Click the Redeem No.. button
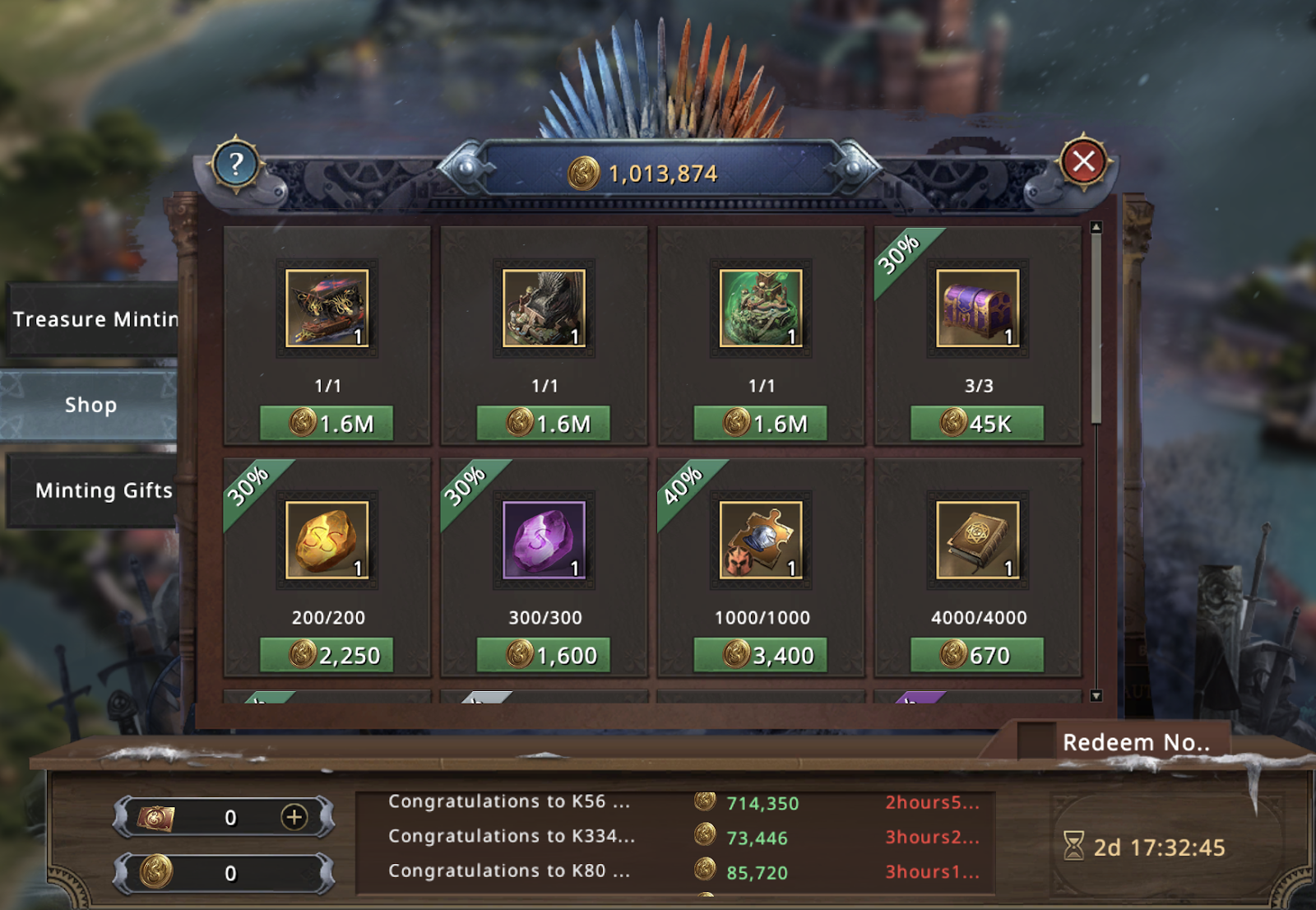Viewport: 1316px width, 910px height. coord(1135,742)
